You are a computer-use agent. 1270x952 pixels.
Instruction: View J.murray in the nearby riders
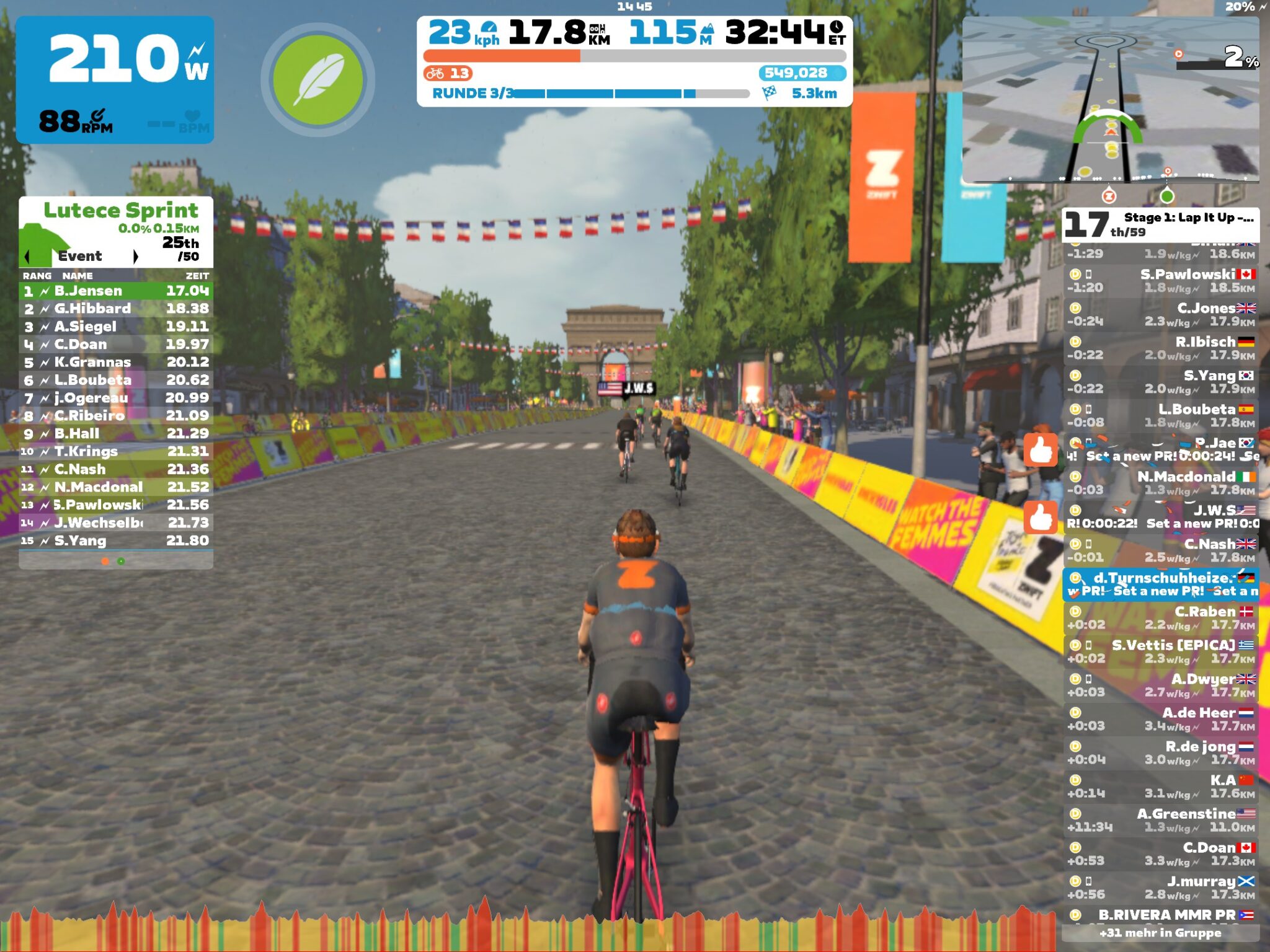1161,888
